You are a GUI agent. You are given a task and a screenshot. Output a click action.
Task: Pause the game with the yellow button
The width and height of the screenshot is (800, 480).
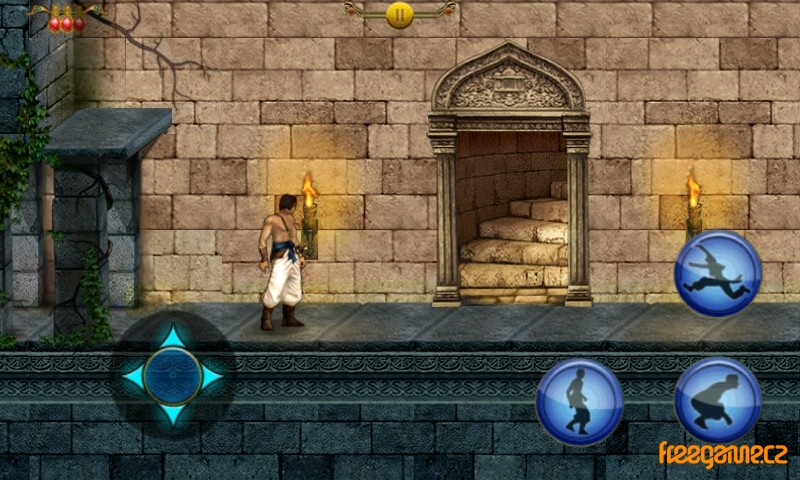tap(399, 14)
